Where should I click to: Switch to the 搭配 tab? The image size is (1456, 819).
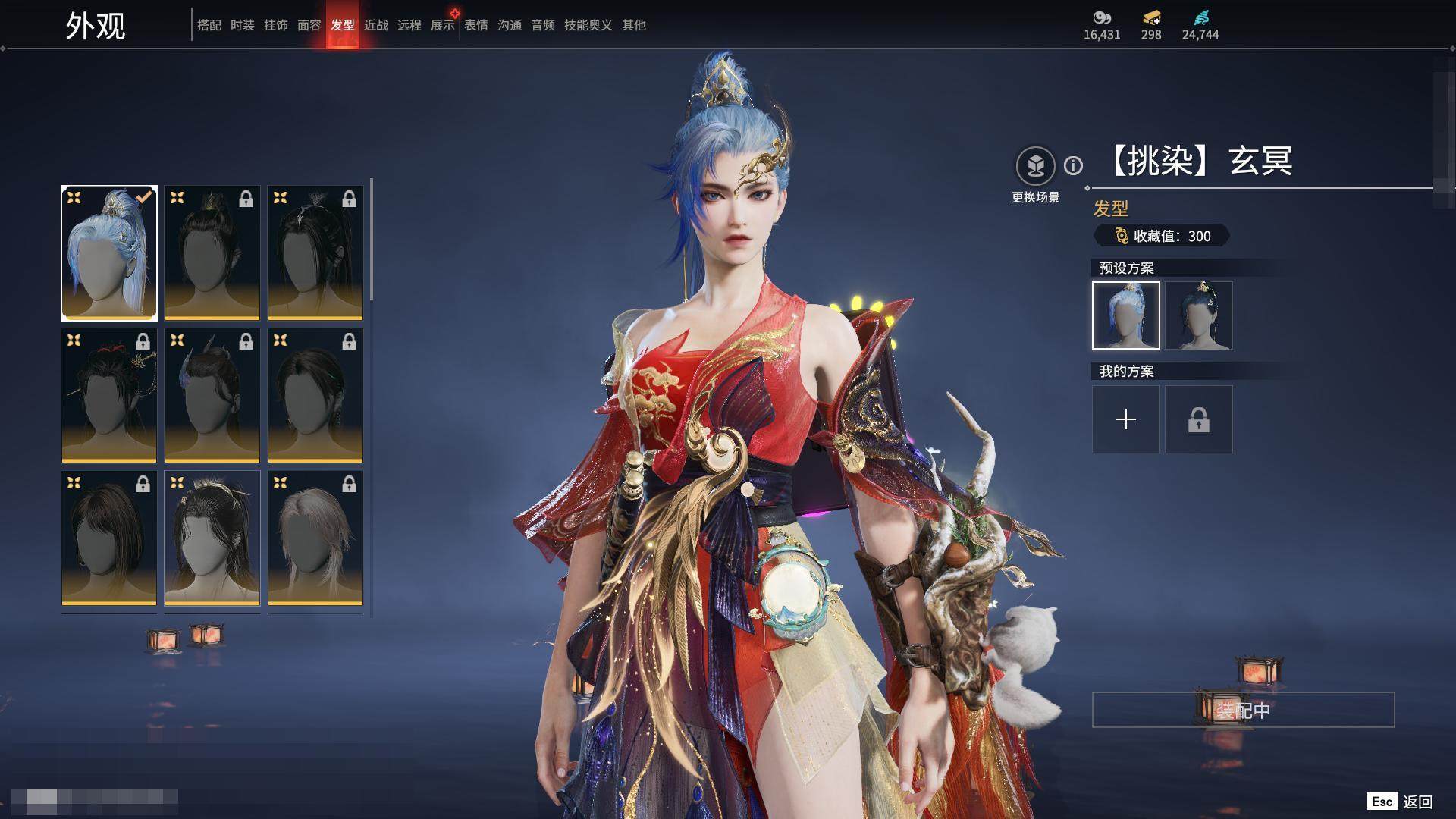209,25
